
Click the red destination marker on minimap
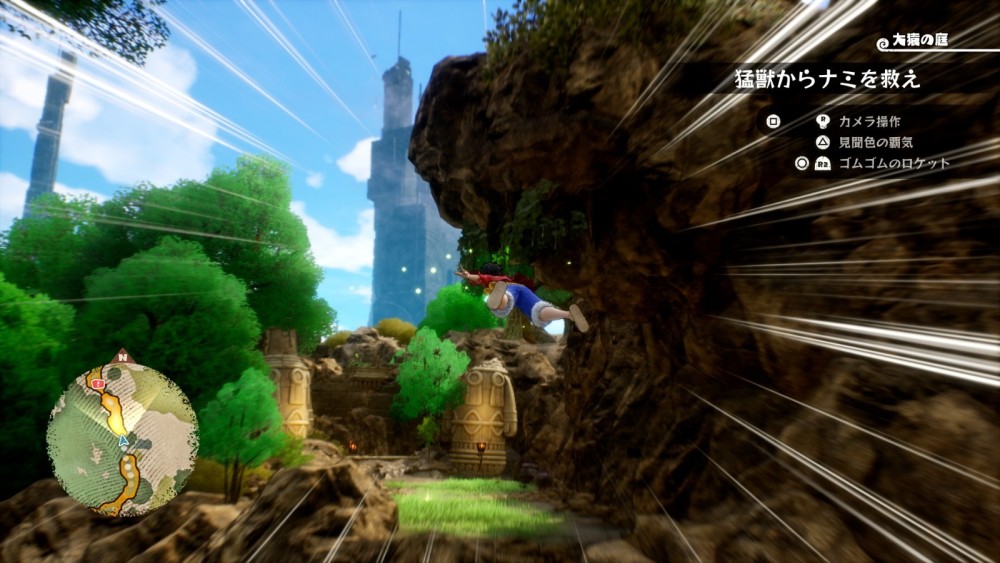pos(98,383)
